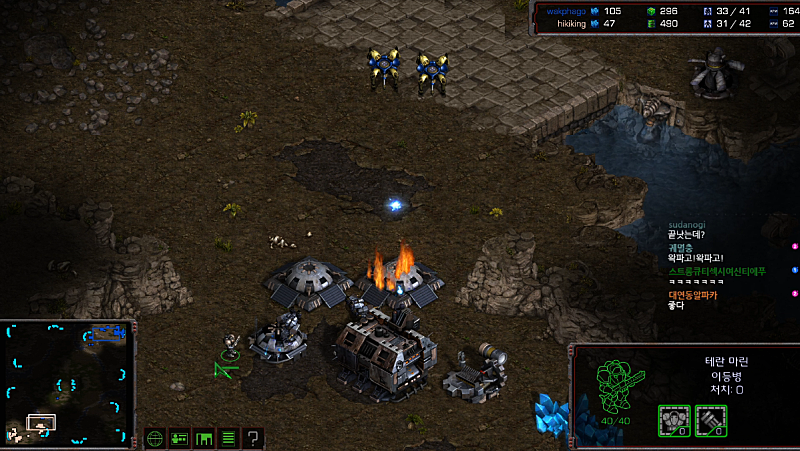
Task: Jump to the blue base on the minimap
Action: pyautogui.click(x=107, y=332)
